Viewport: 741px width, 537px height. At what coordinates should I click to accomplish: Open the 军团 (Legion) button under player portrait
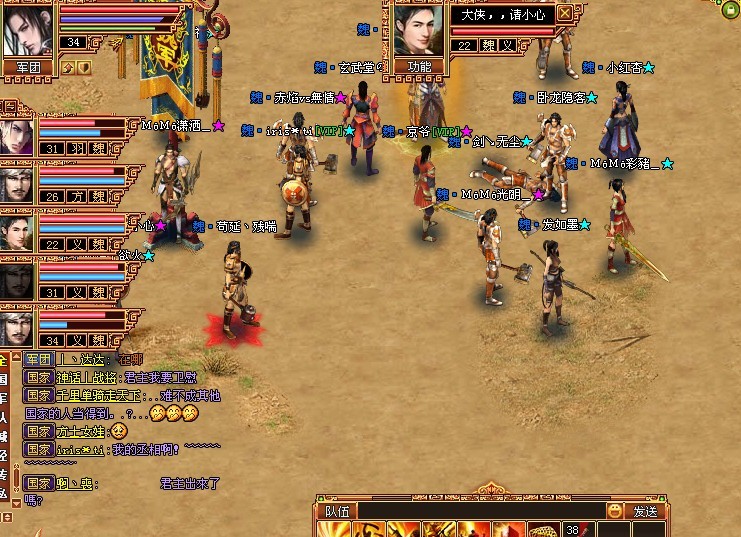tap(28, 67)
